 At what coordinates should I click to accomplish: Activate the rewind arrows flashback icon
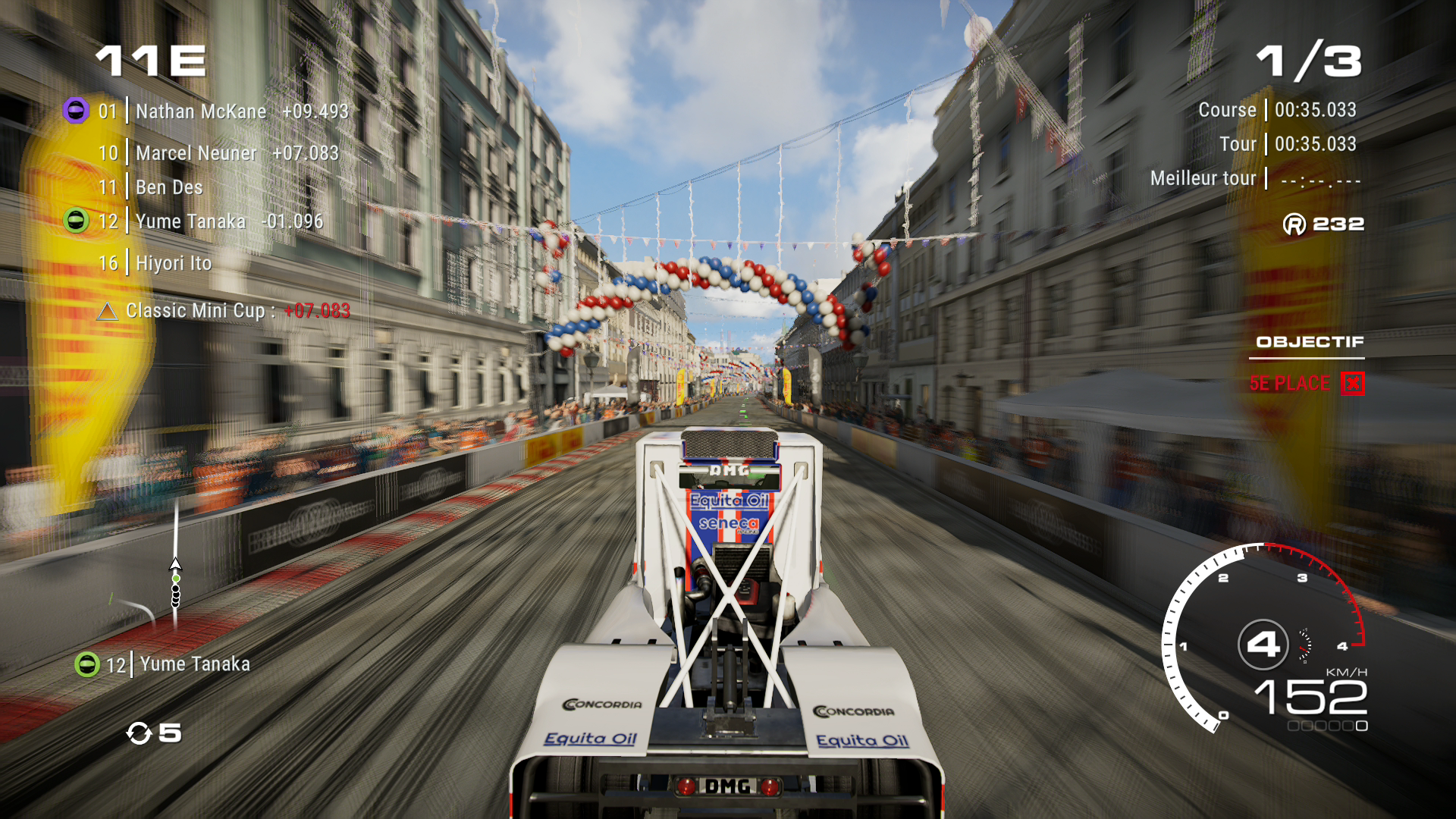tap(140, 733)
